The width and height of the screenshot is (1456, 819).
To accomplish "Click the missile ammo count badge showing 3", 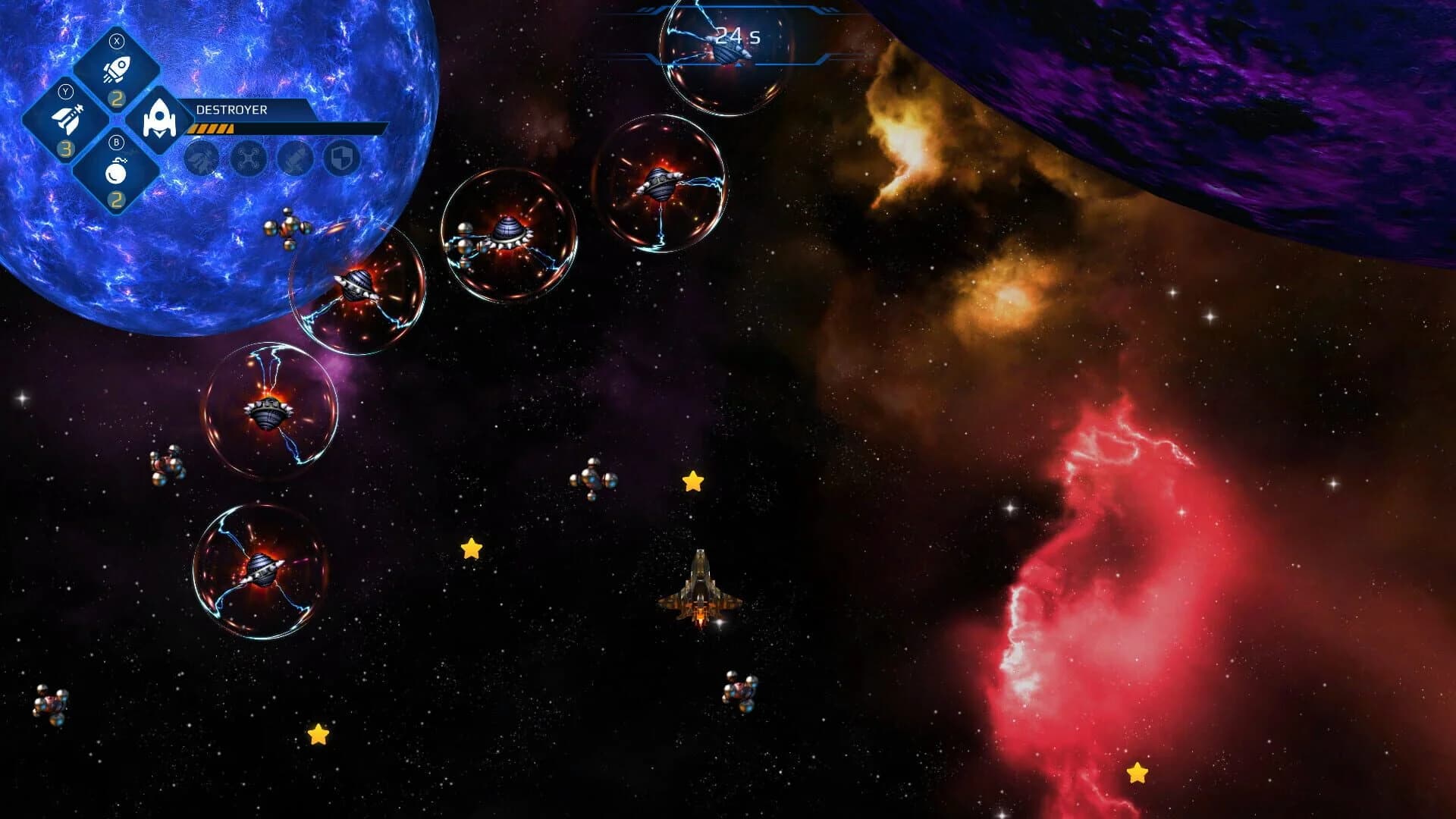I will point(67,149).
